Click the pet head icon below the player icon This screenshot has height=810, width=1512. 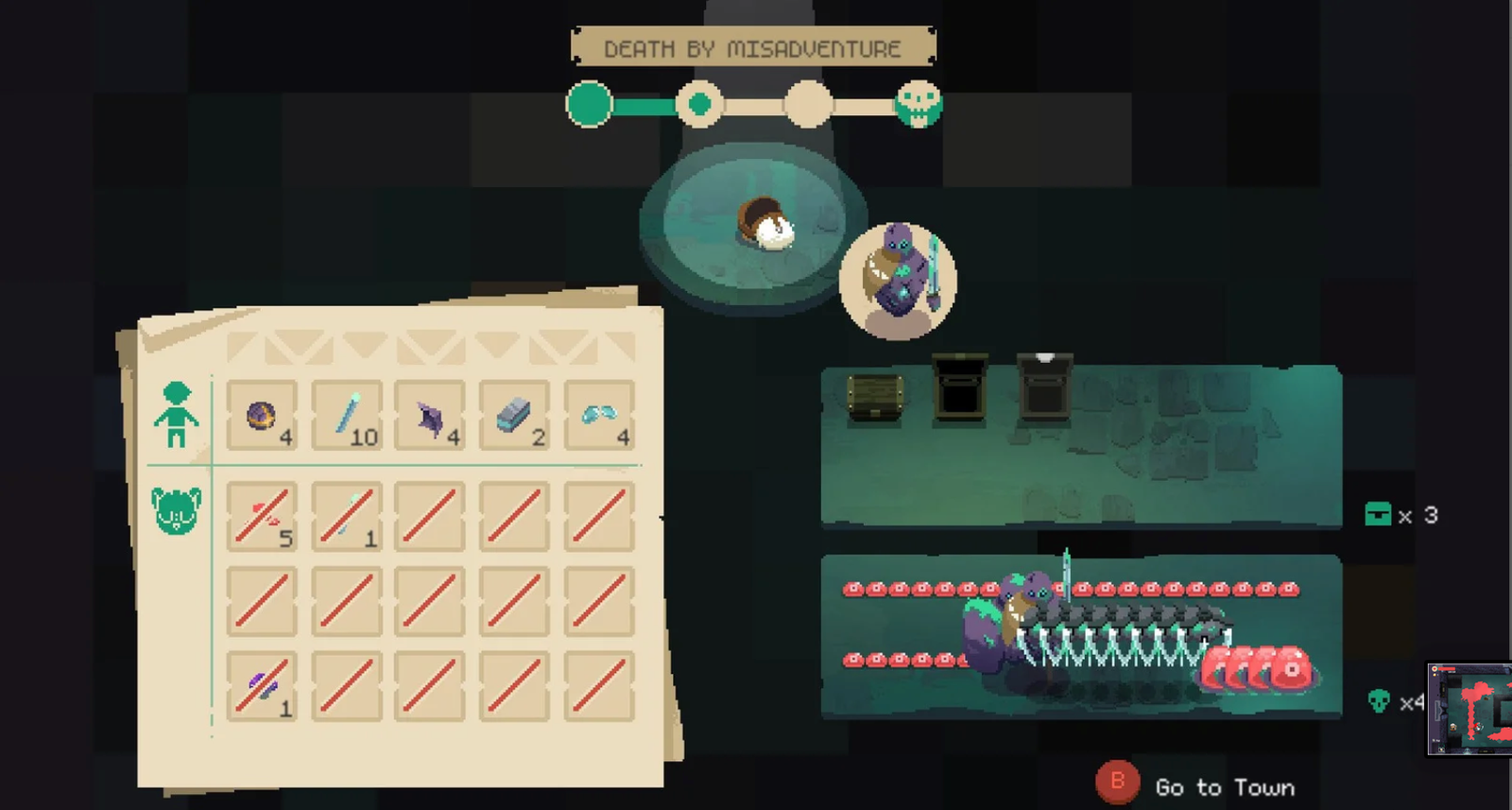pyautogui.click(x=174, y=508)
